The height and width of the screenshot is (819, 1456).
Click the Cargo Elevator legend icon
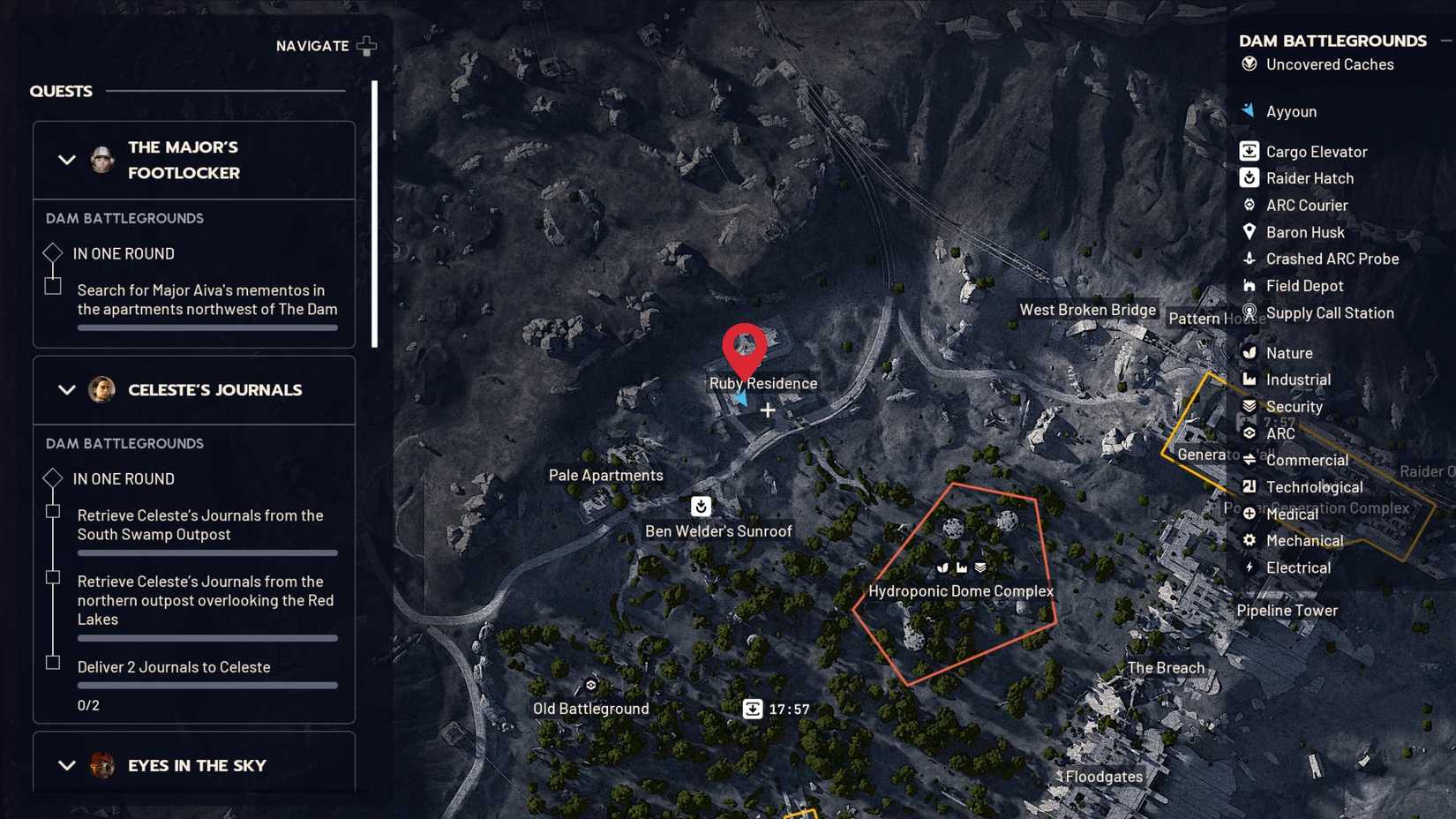coord(1249,151)
